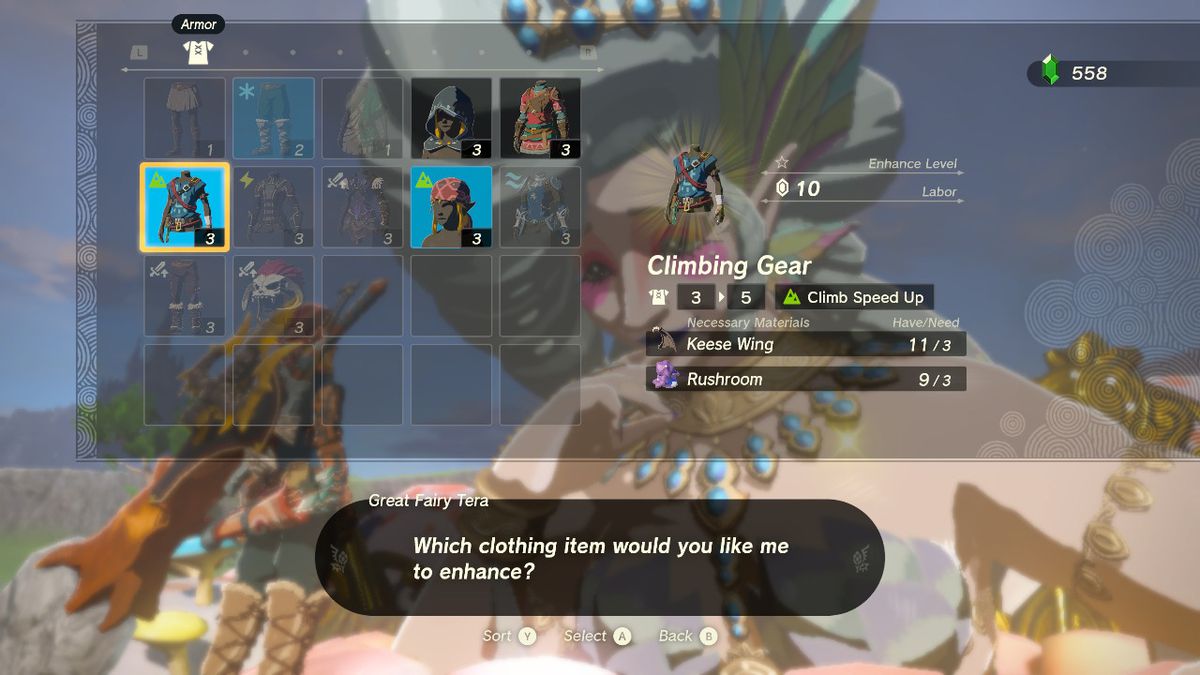Image resolution: width=1200 pixels, height=675 pixels.
Task: Select the blue trousers with snowflake icon
Action: pos(274,118)
